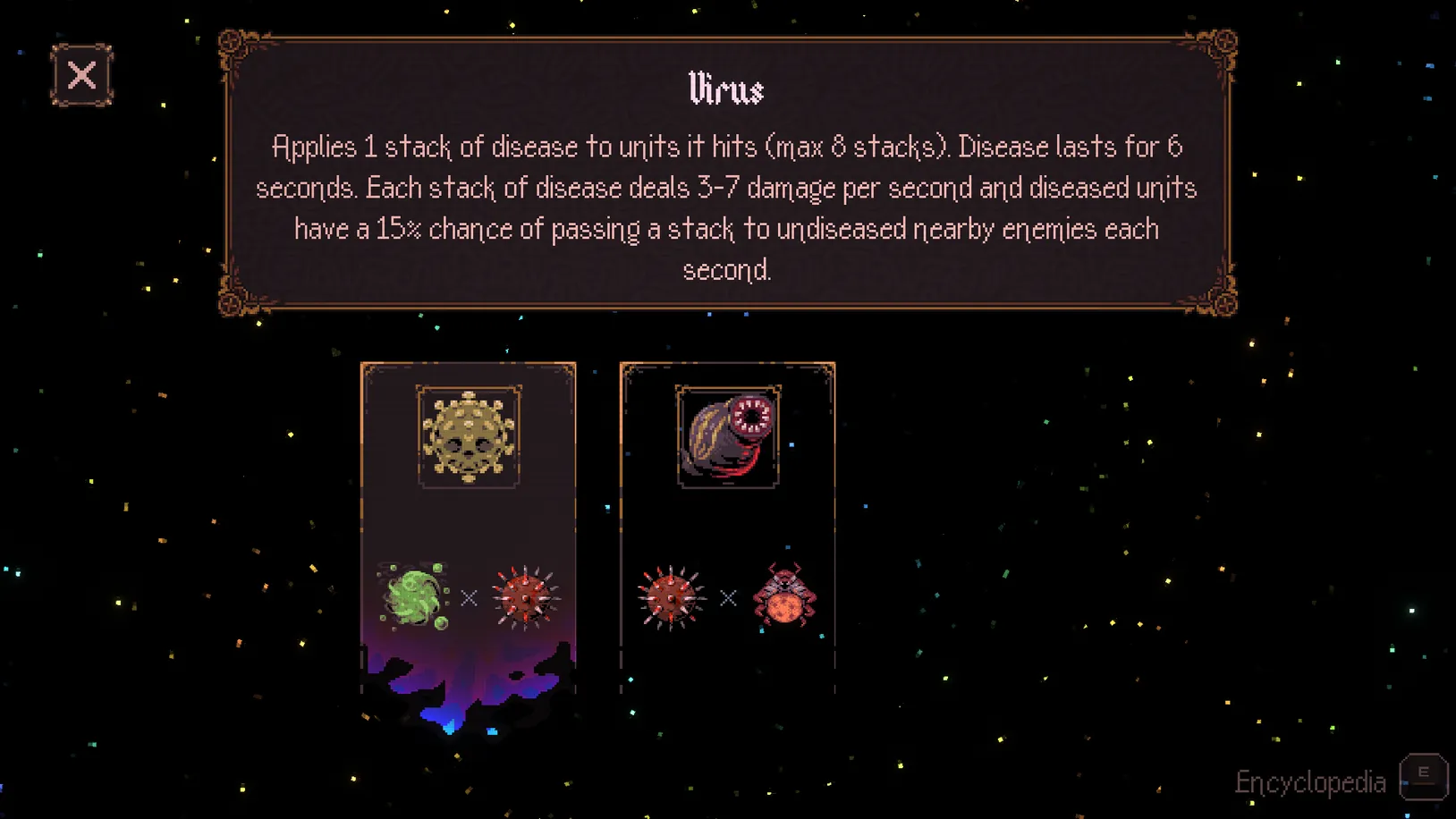Click the disease description text
The image size is (1456, 819).
tap(727, 207)
